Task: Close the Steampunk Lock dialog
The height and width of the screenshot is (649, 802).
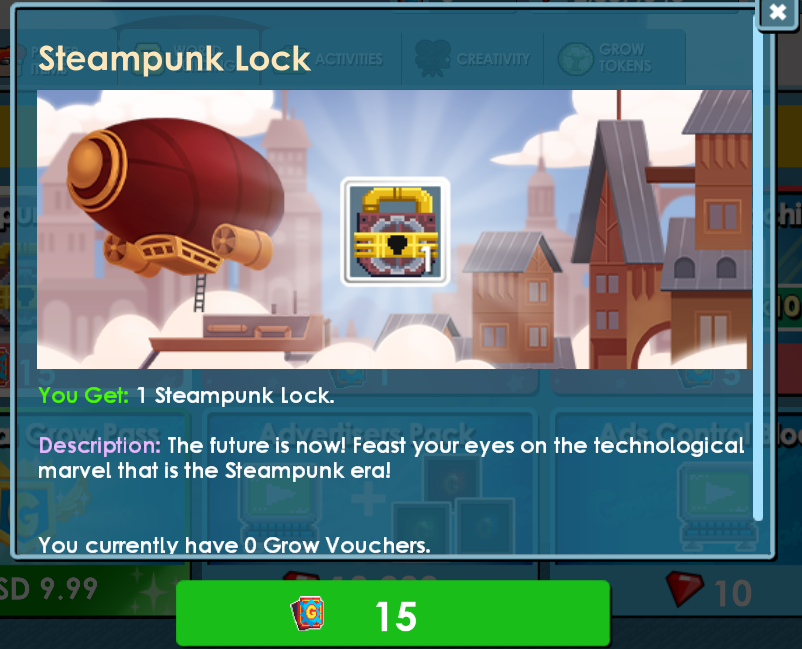Action: coord(777,12)
